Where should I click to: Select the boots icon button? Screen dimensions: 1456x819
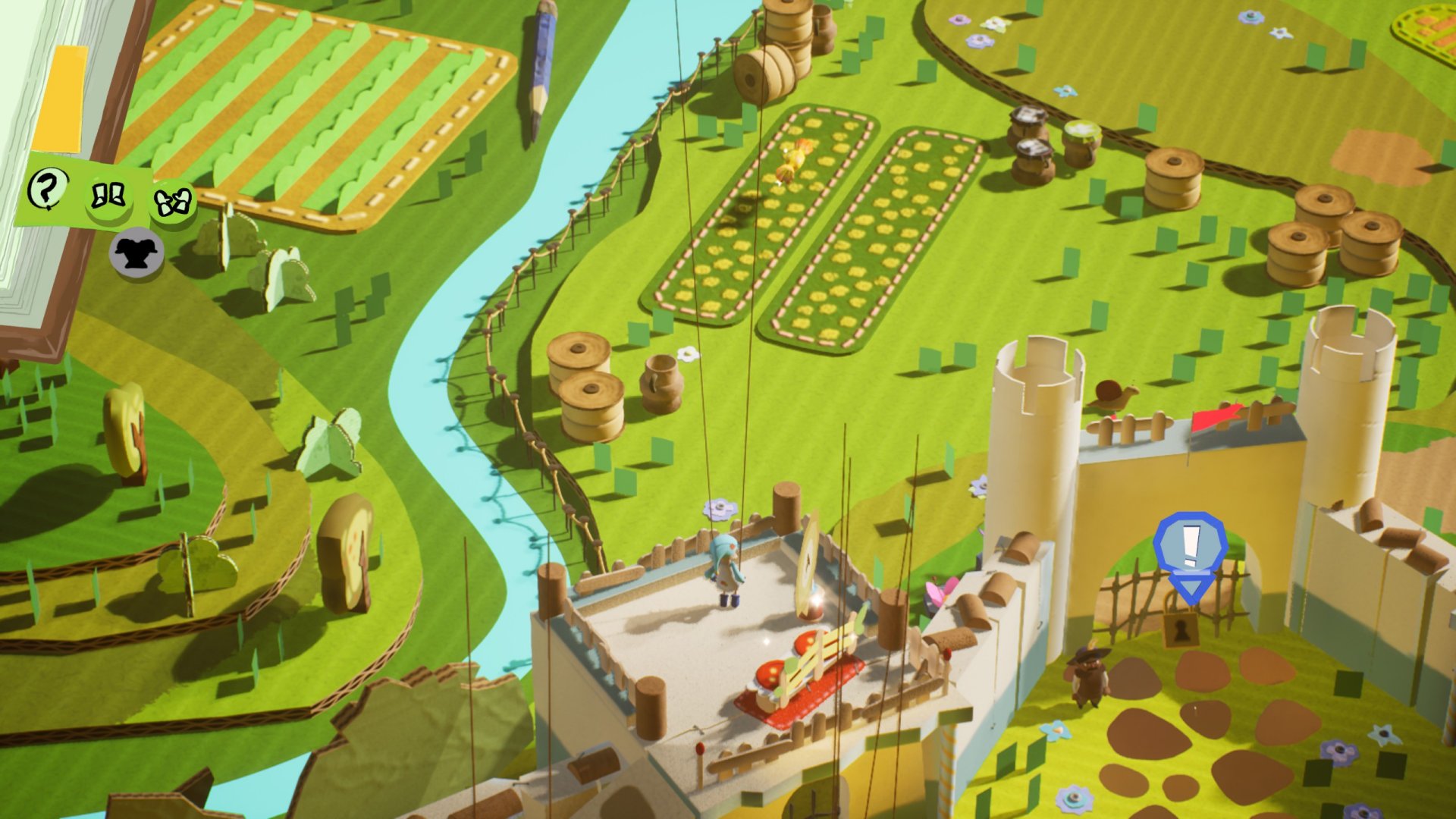tap(108, 197)
